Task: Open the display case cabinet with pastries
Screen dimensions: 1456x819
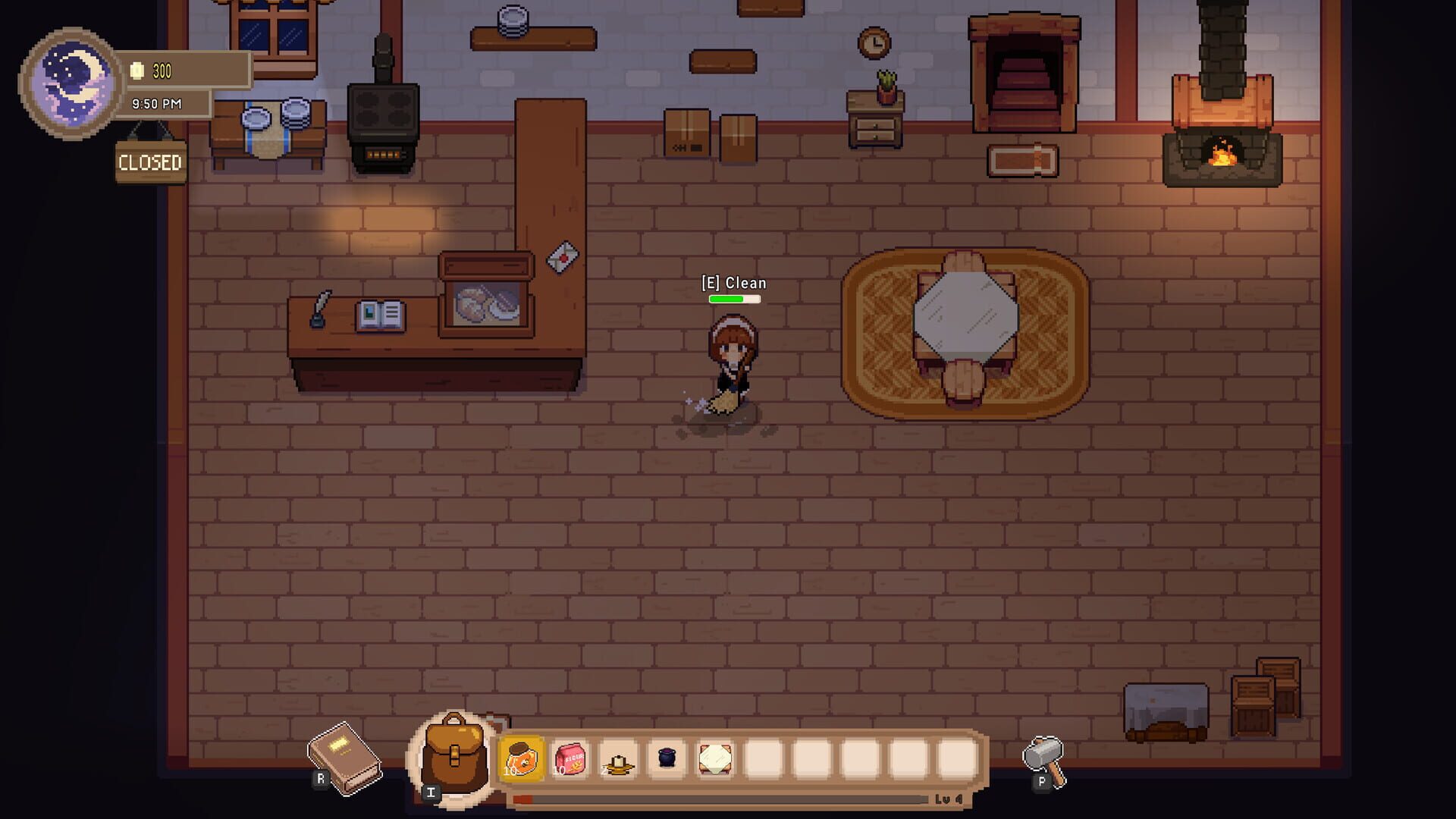Action: pyautogui.click(x=485, y=303)
